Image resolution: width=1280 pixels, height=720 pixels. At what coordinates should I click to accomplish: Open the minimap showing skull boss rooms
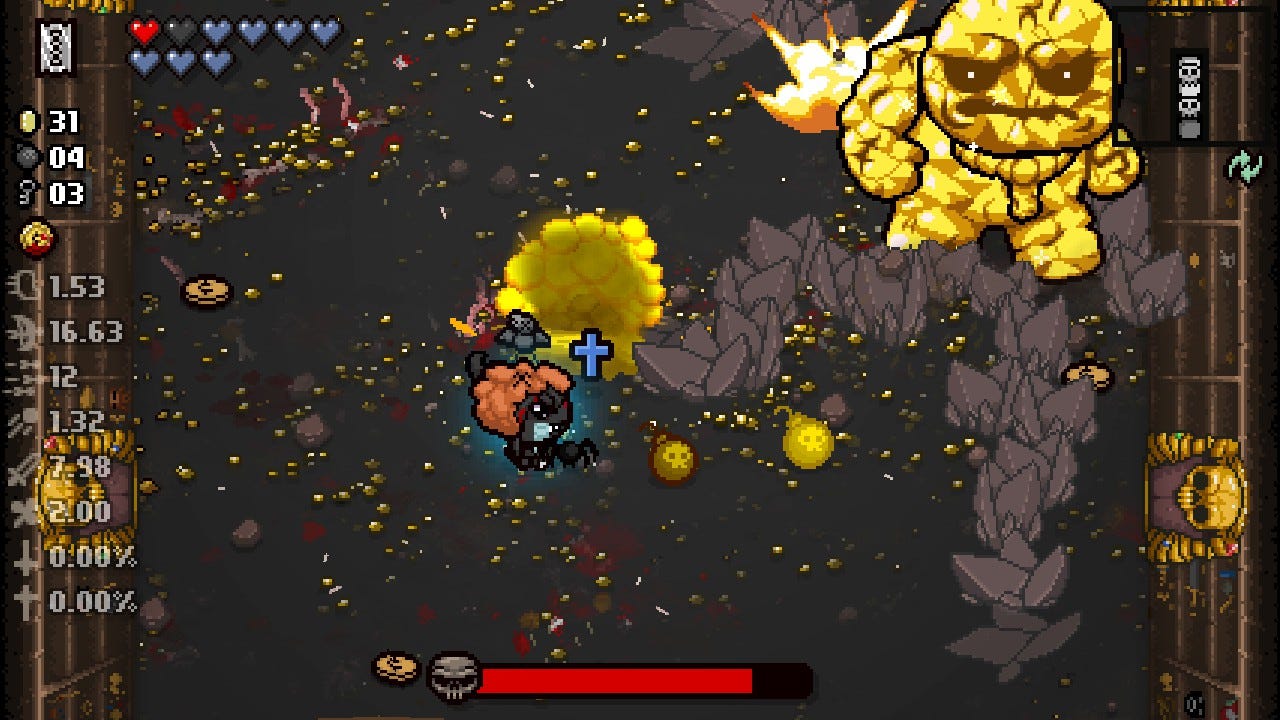[1189, 97]
